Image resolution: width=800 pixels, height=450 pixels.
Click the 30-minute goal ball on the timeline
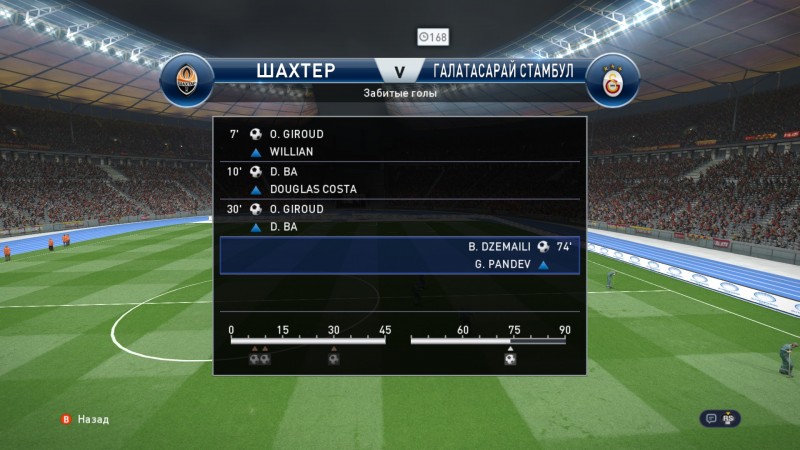(x=333, y=358)
